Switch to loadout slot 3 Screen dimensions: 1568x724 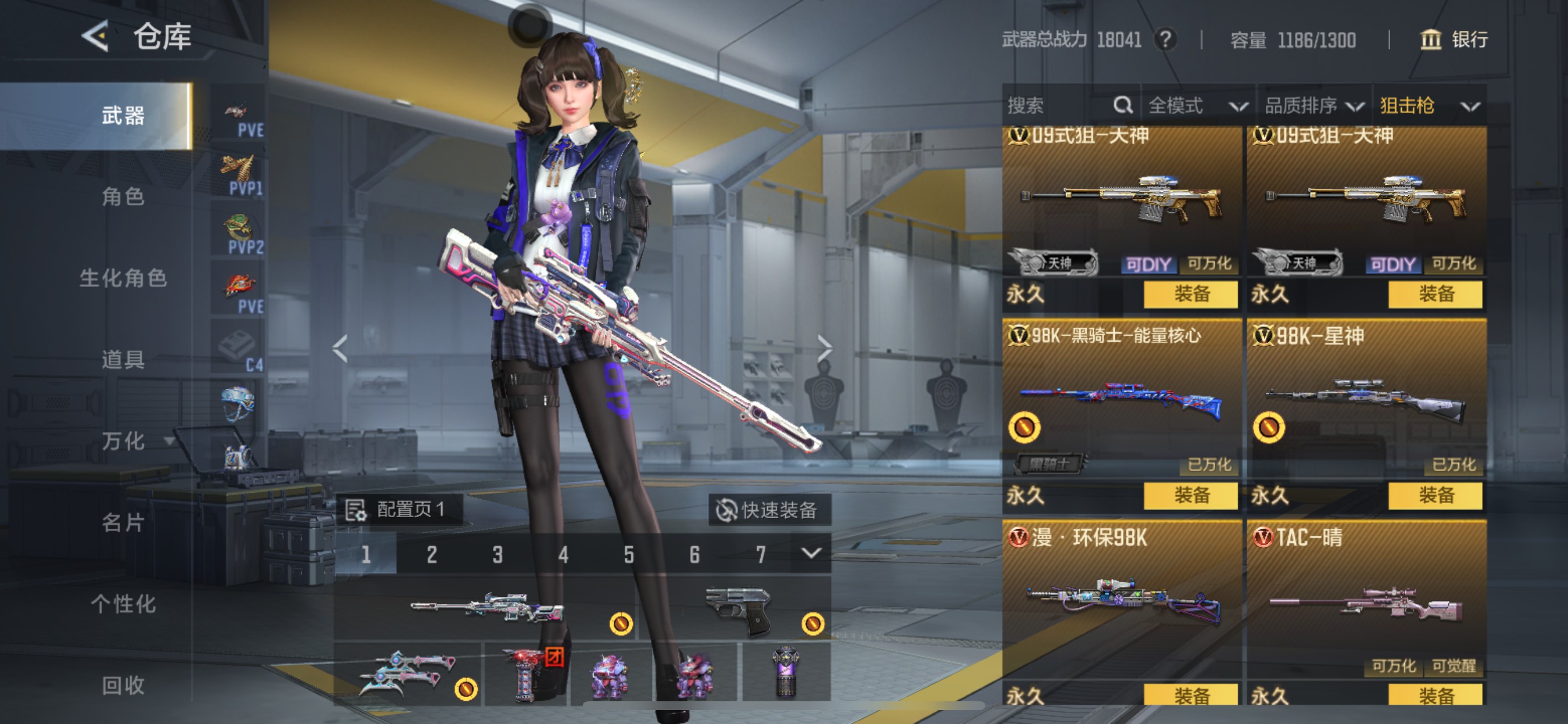pyautogui.click(x=498, y=554)
